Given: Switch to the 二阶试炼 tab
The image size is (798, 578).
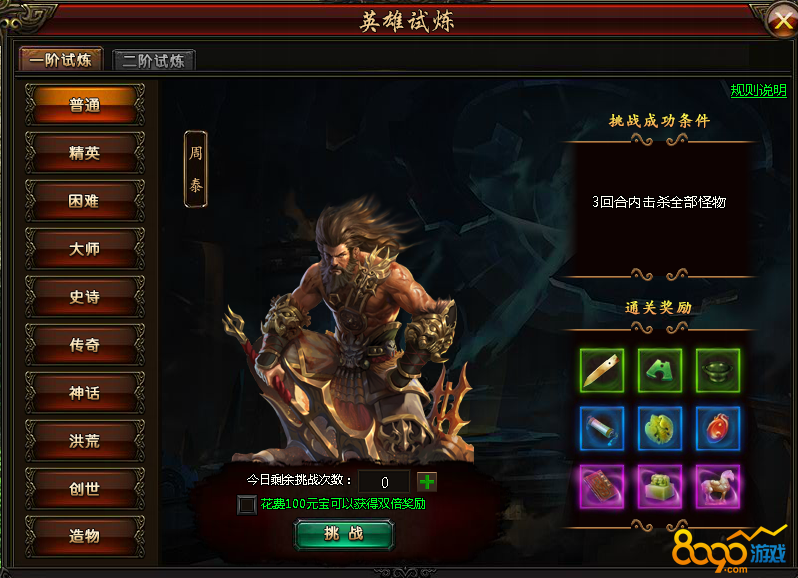Looking at the screenshot, I should point(153,60).
